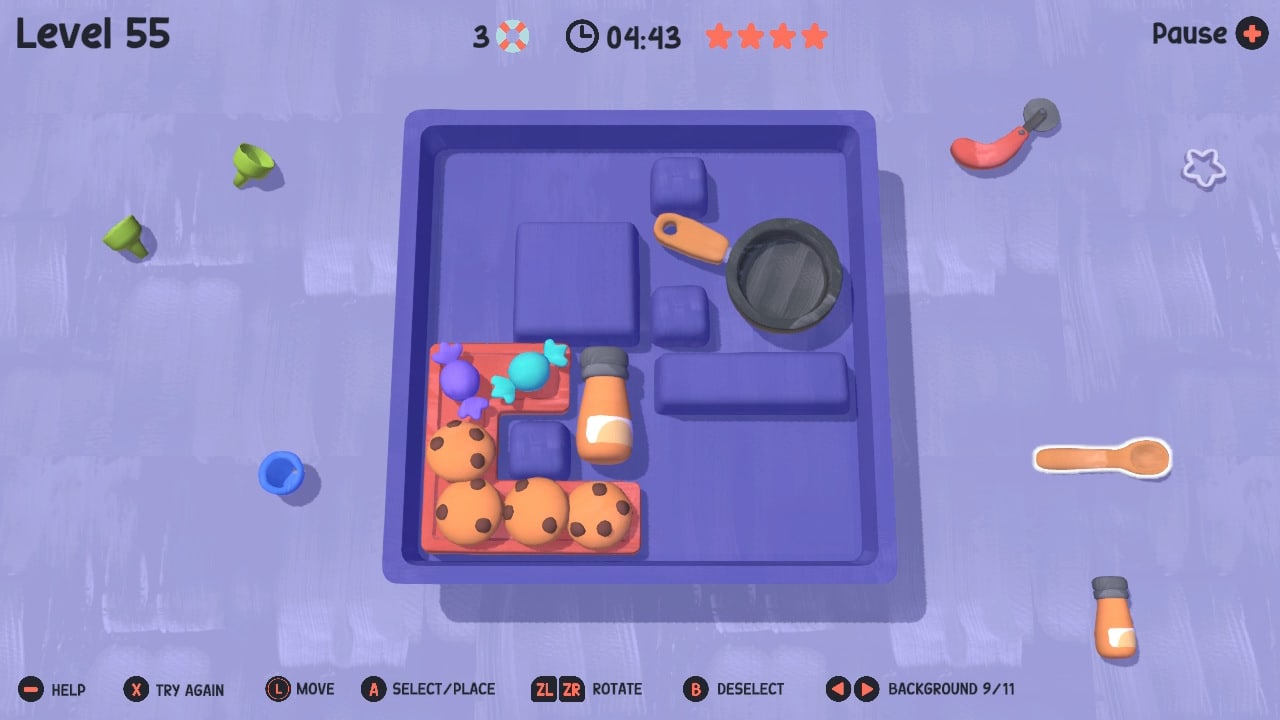Select the green funnel piece at top left
The width and height of the screenshot is (1280, 720).
pos(250,165)
